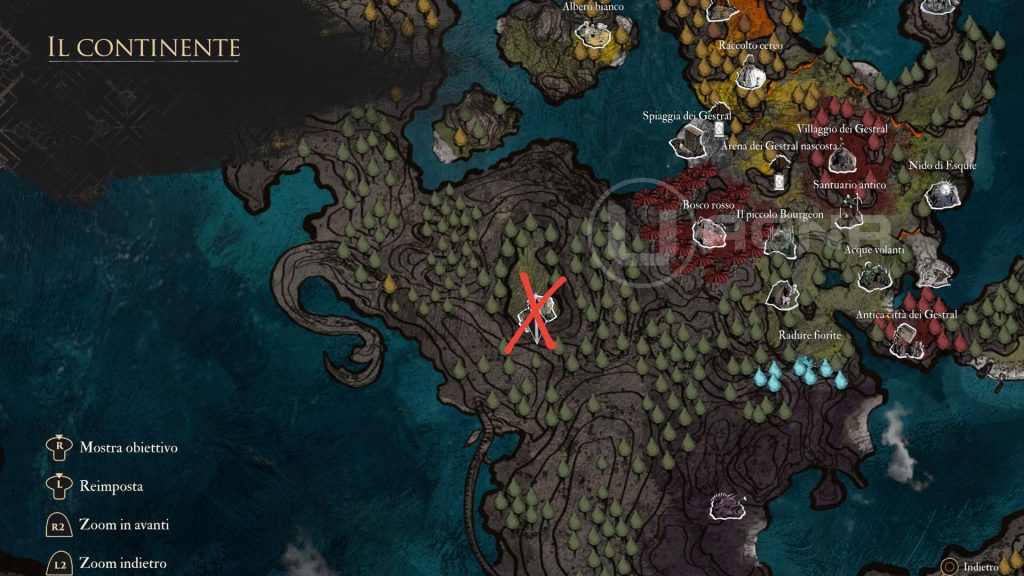The height and width of the screenshot is (576, 1024).
Task: Select the Santuario antico map marker
Action: [x=850, y=209]
